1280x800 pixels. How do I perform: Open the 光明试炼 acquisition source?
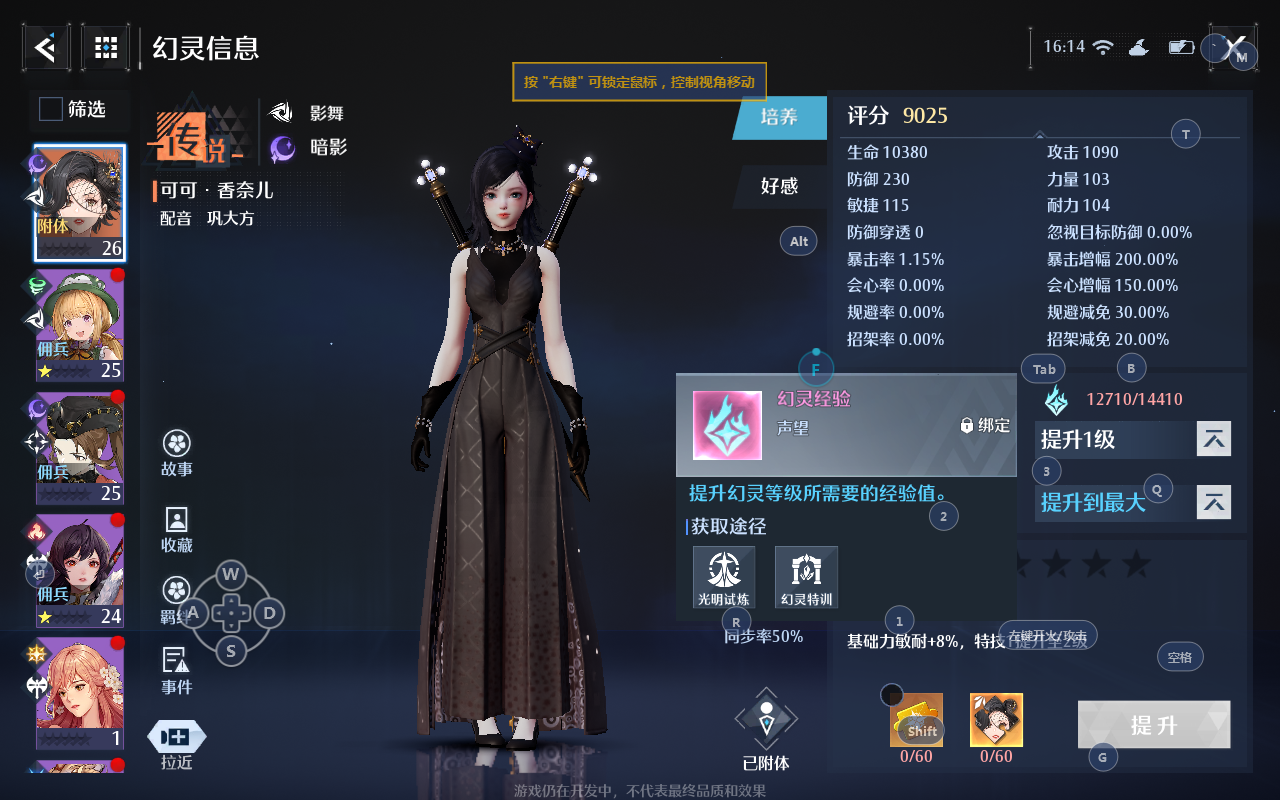724,578
